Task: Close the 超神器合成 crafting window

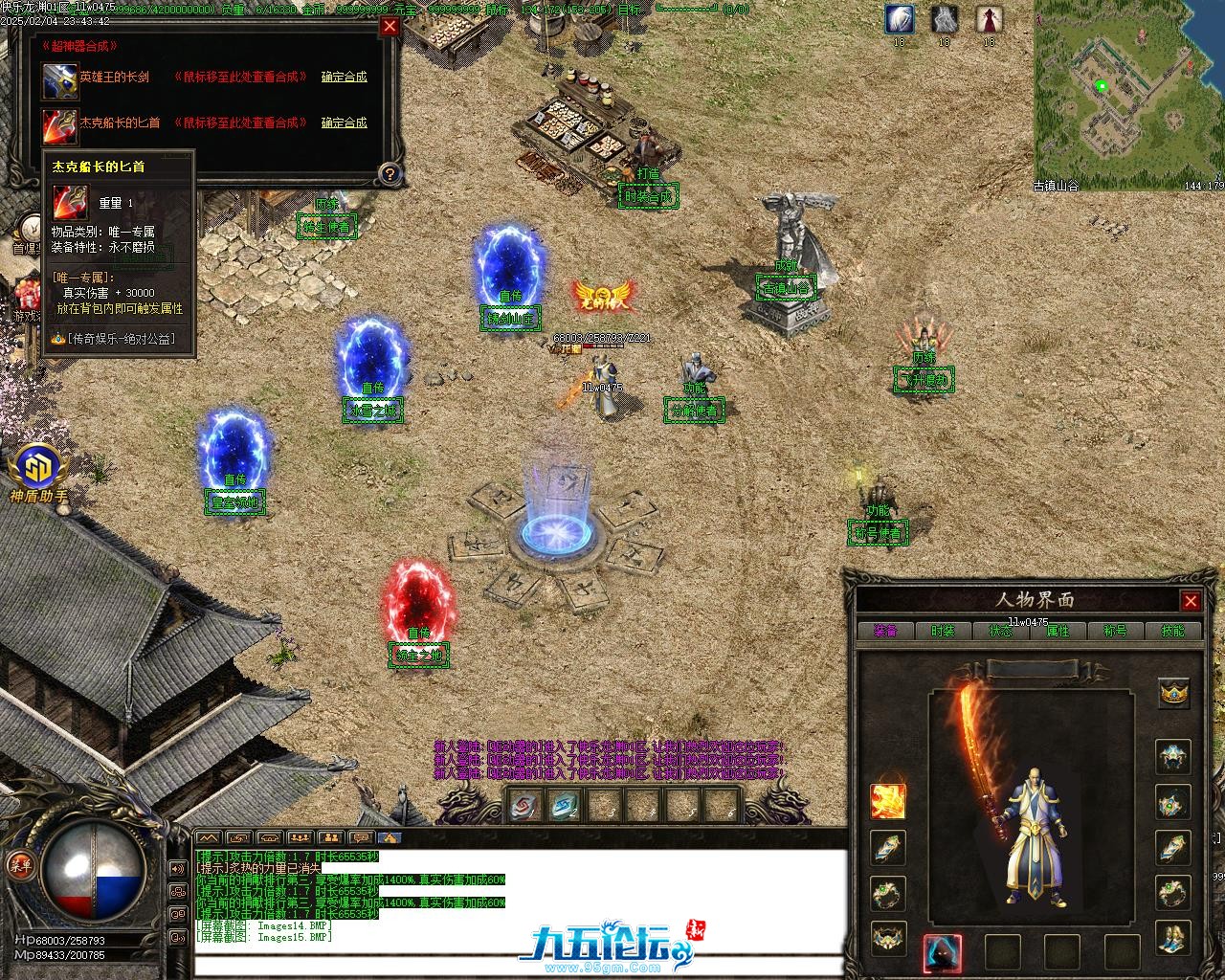Action: coord(390,27)
